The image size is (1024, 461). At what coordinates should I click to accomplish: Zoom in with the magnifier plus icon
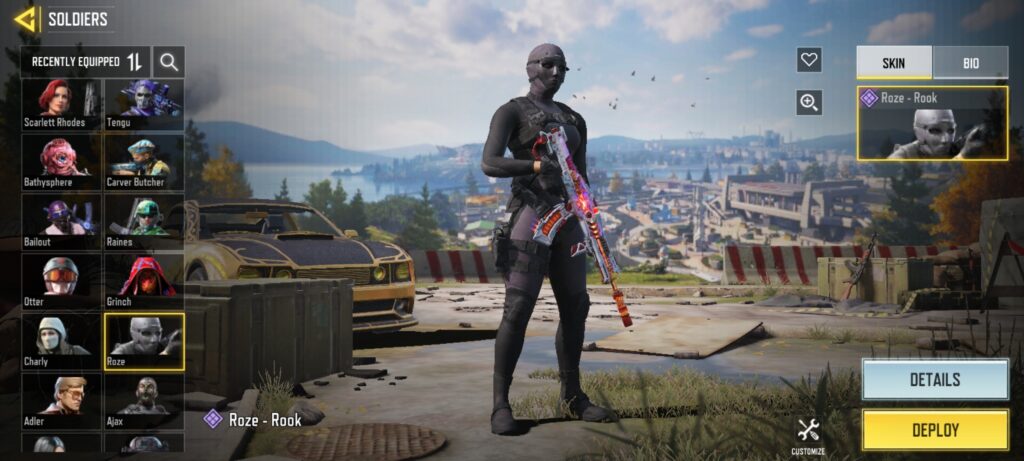(x=809, y=101)
